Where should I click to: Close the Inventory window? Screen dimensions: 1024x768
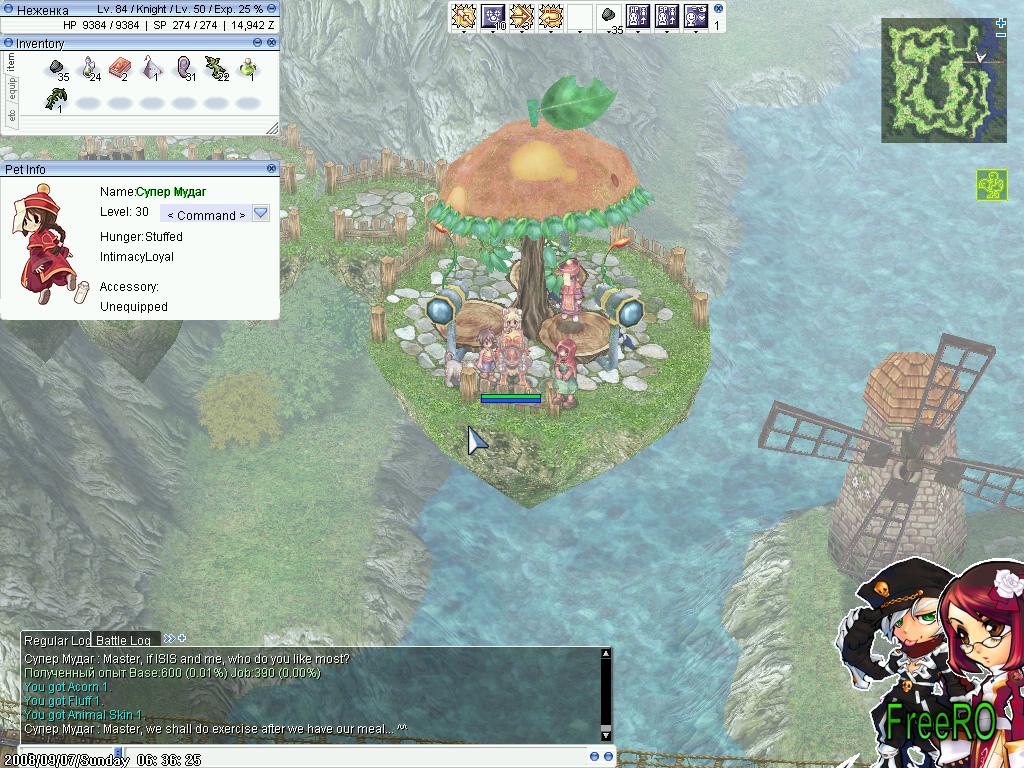point(272,43)
